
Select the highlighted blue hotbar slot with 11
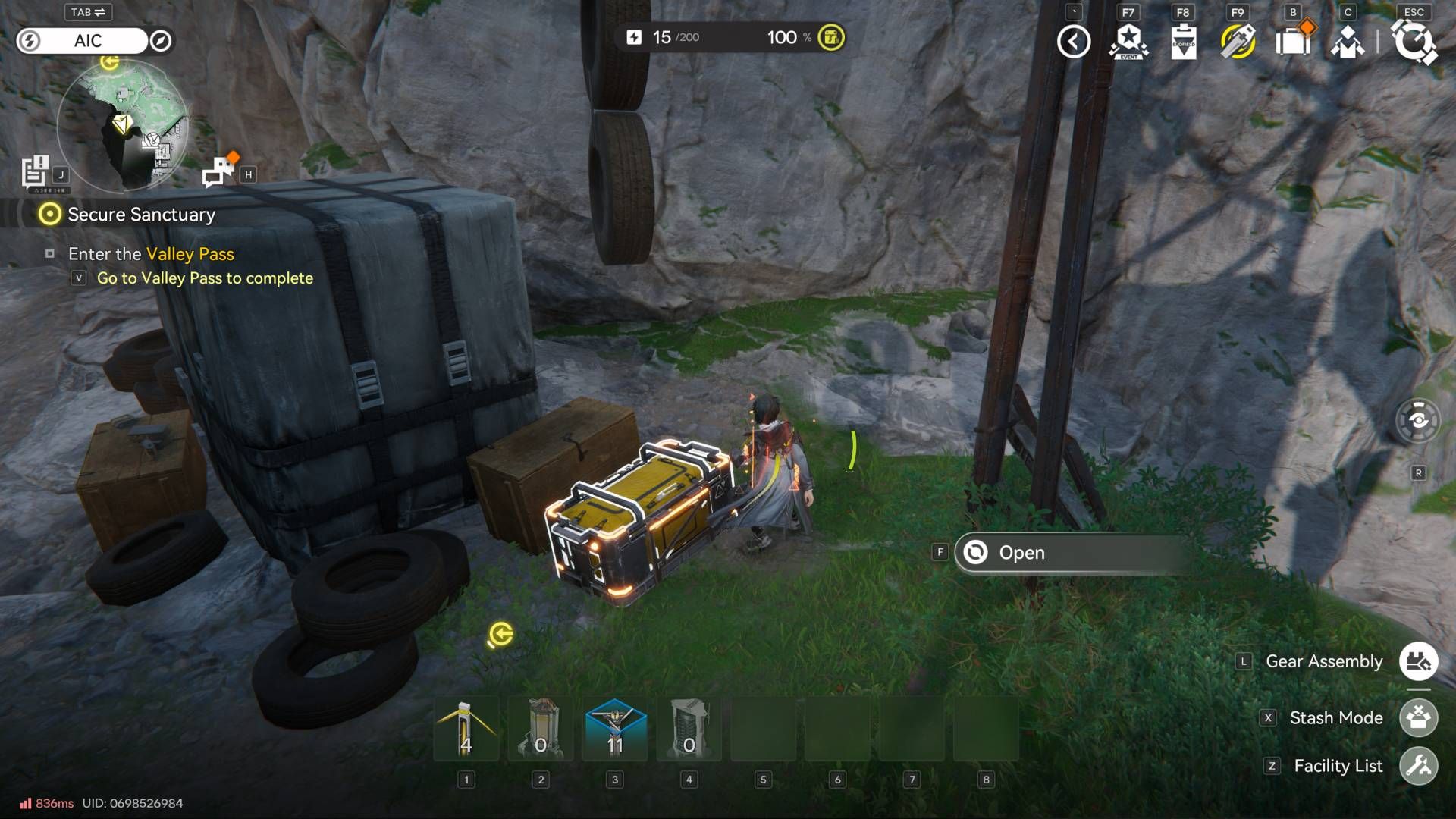click(x=615, y=730)
